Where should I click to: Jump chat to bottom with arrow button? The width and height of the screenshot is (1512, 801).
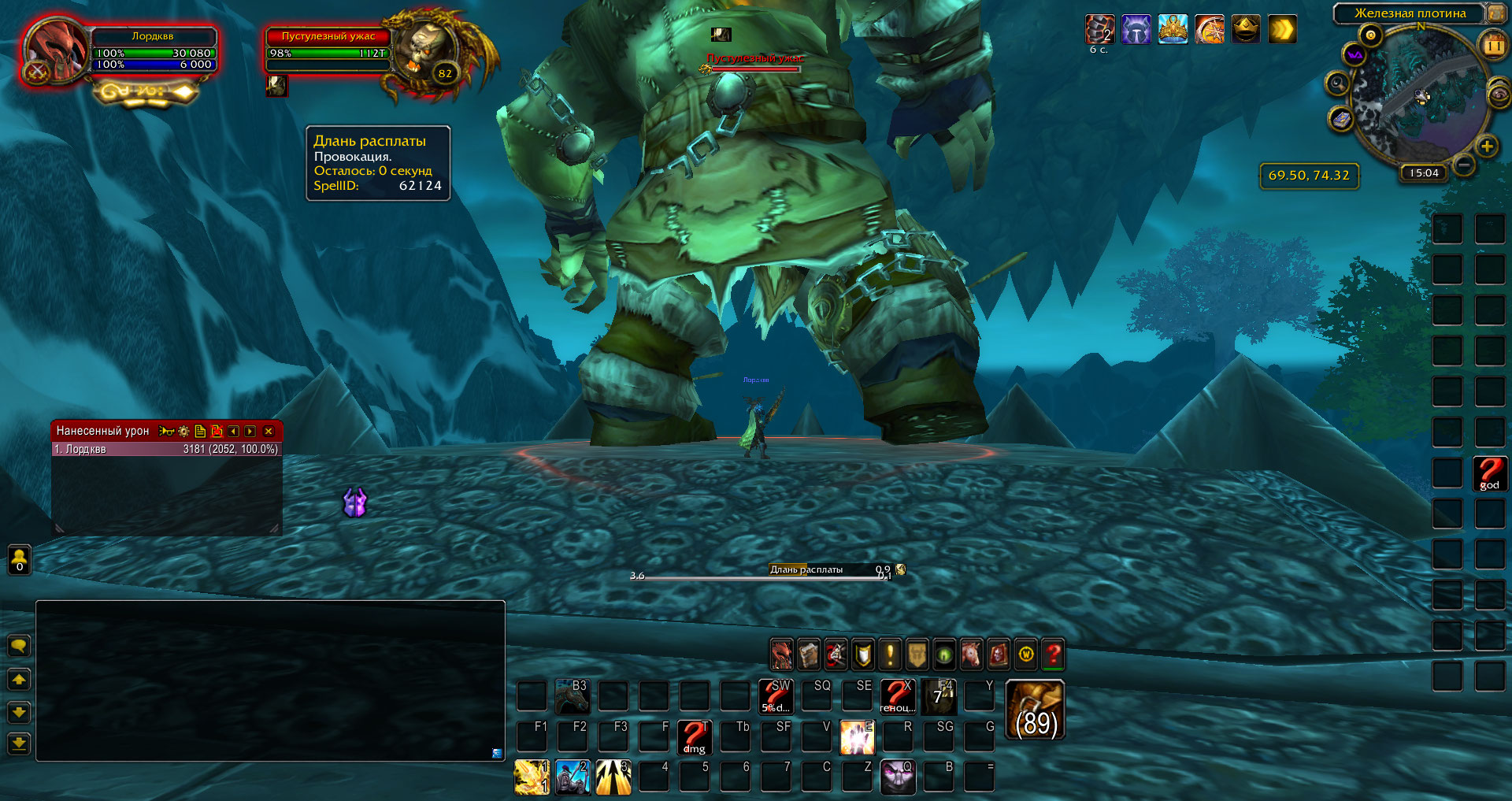pos(19,743)
